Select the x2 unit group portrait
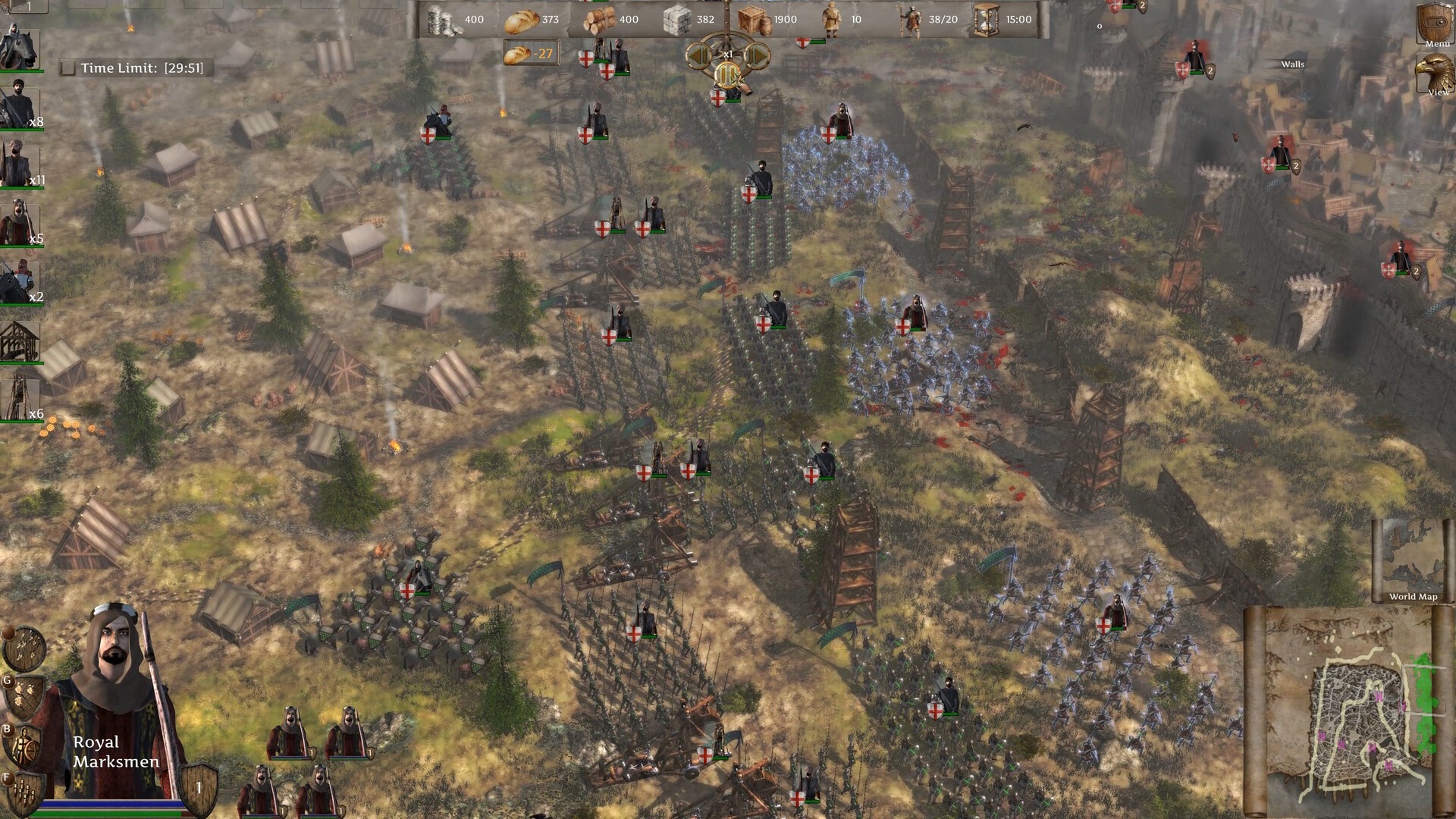This screenshot has width=1456, height=819. (x=20, y=282)
